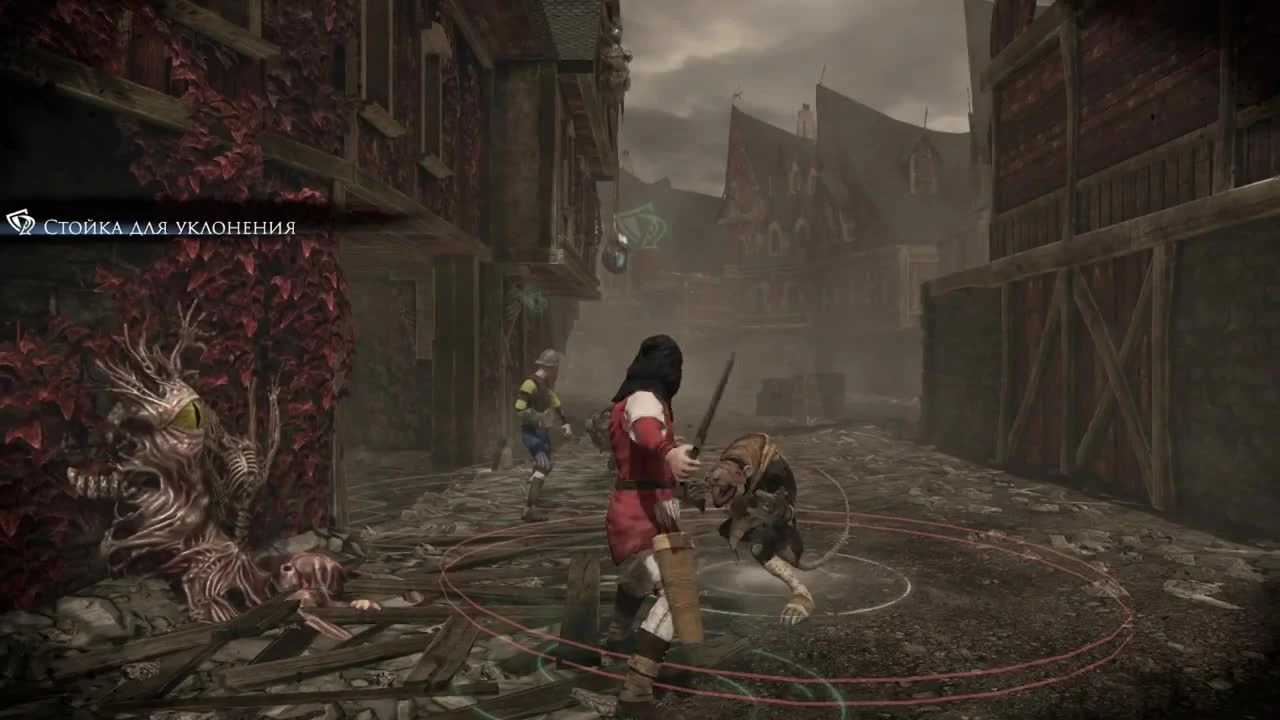
Task: Click the hanging lantern above the alley
Action: [x=614, y=252]
